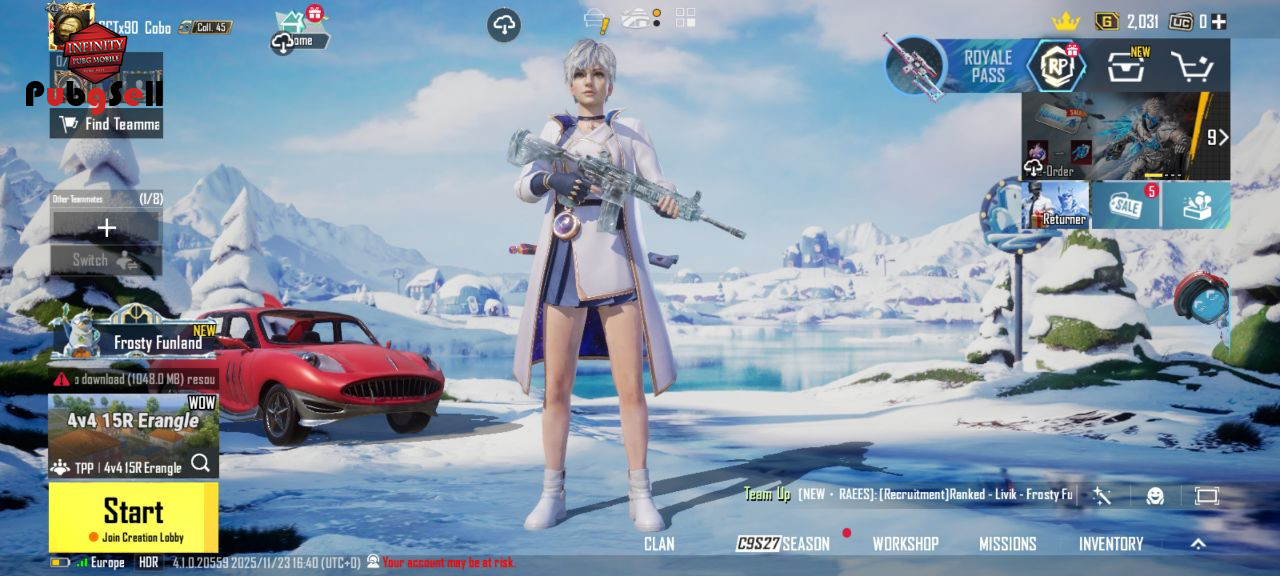Open the Workshop menu
Image resolution: width=1280 pixels, height=576 pixels.
[905, 544]
